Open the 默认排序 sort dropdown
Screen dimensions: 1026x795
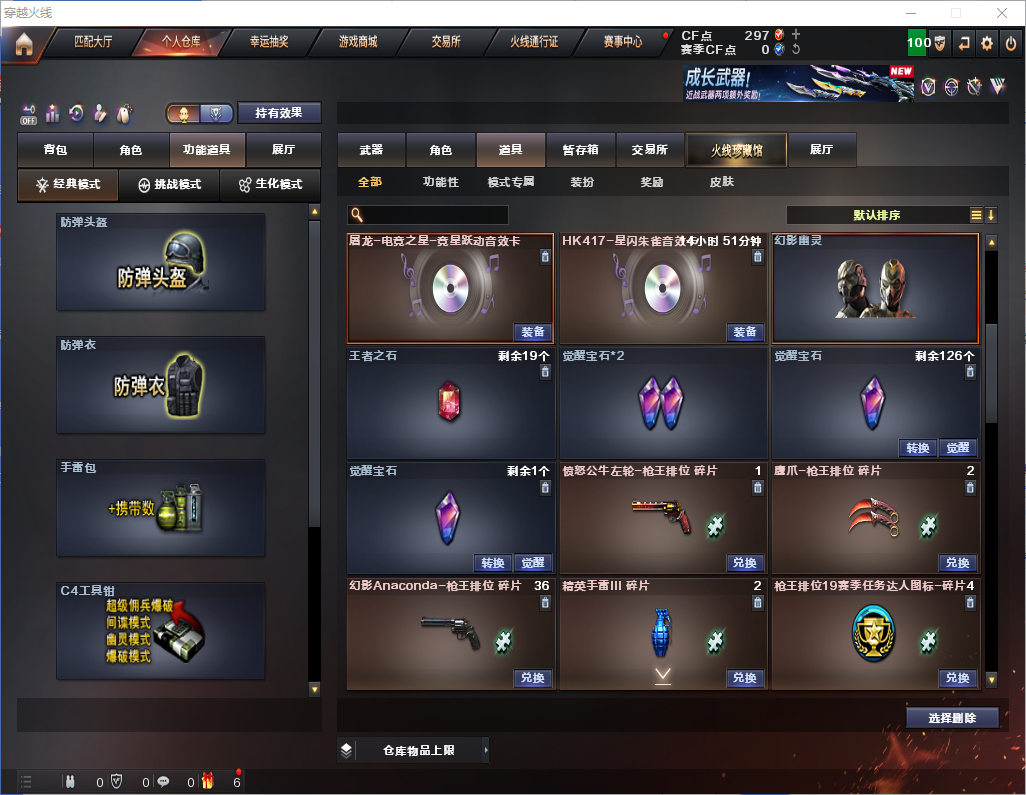(x=878, y=215)
